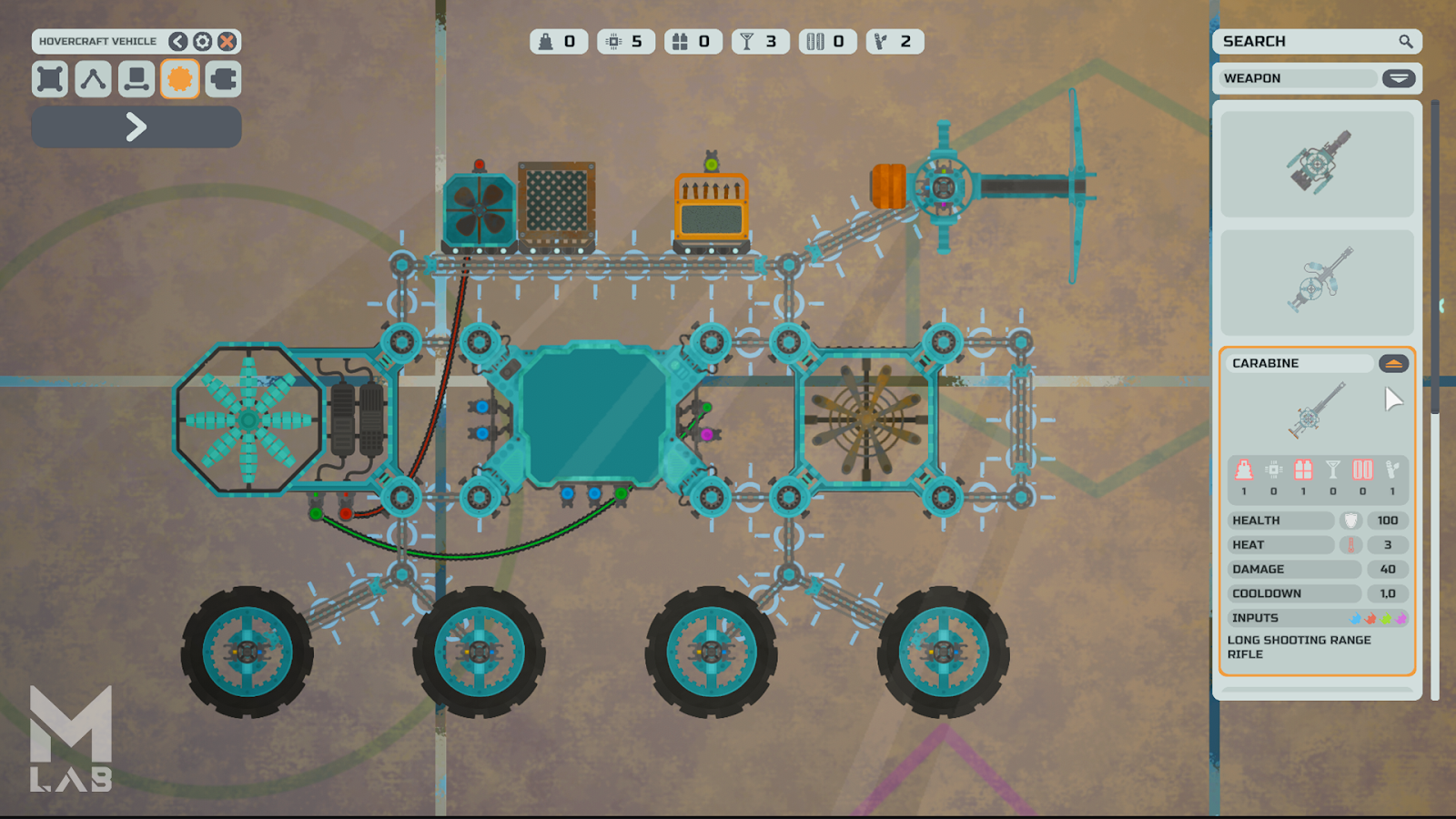This screenshot has height=819, width=1456.
Task: Click into the Search field
Action: tap(1306, 42)
